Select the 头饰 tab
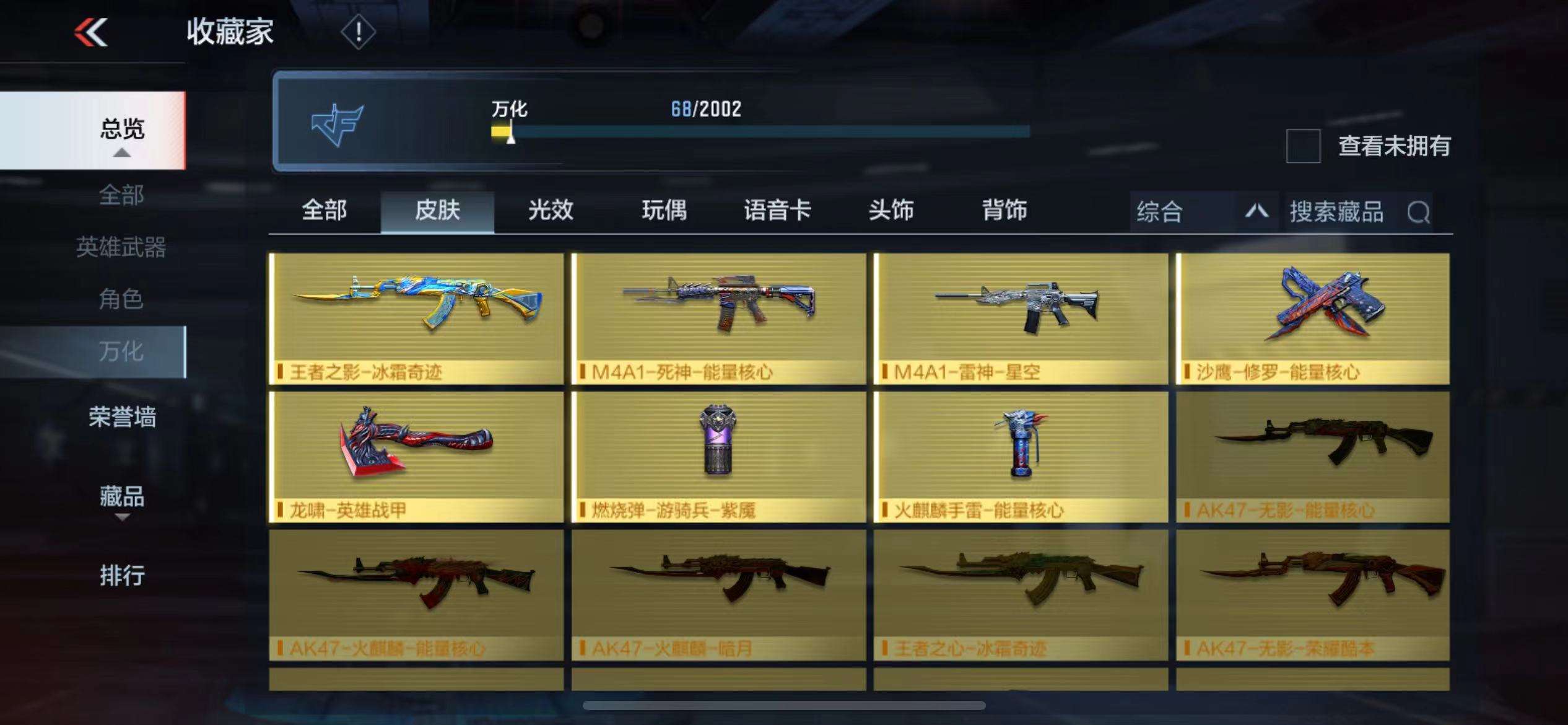1568x725 pixels. click(x=891, y=211)
